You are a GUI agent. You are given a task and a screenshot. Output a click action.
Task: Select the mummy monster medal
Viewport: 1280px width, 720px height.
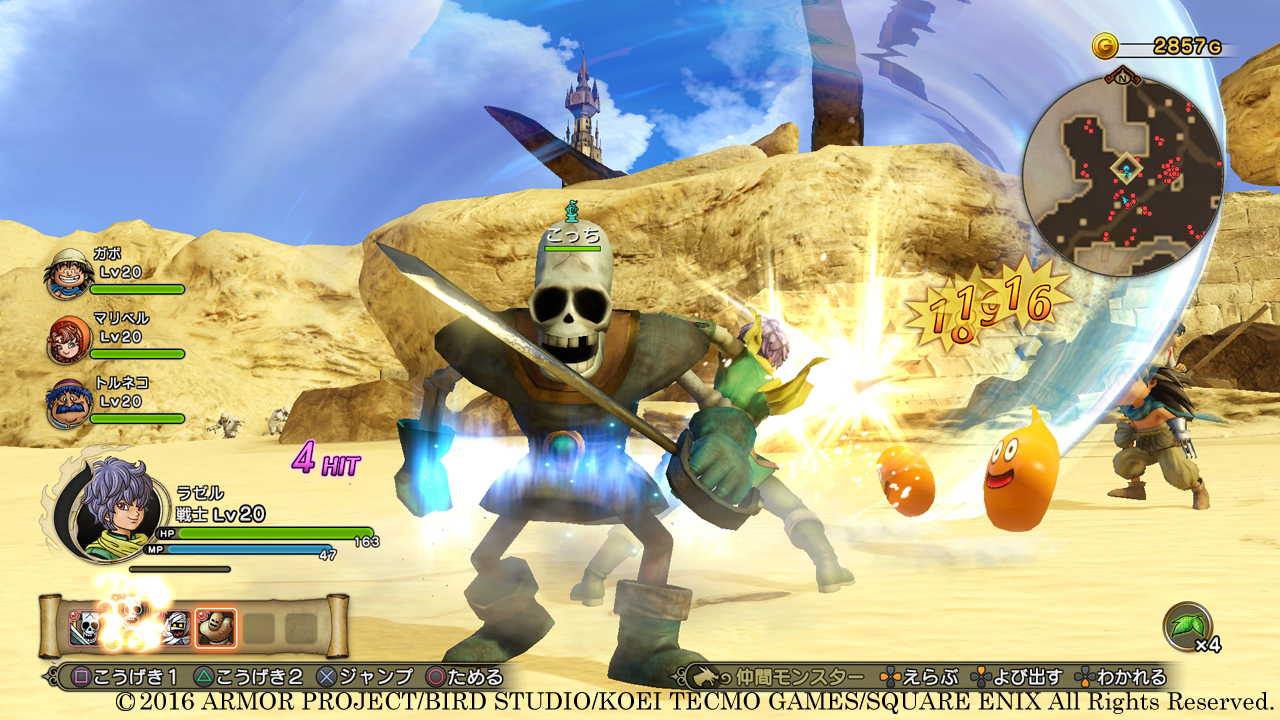click(176, 625)
